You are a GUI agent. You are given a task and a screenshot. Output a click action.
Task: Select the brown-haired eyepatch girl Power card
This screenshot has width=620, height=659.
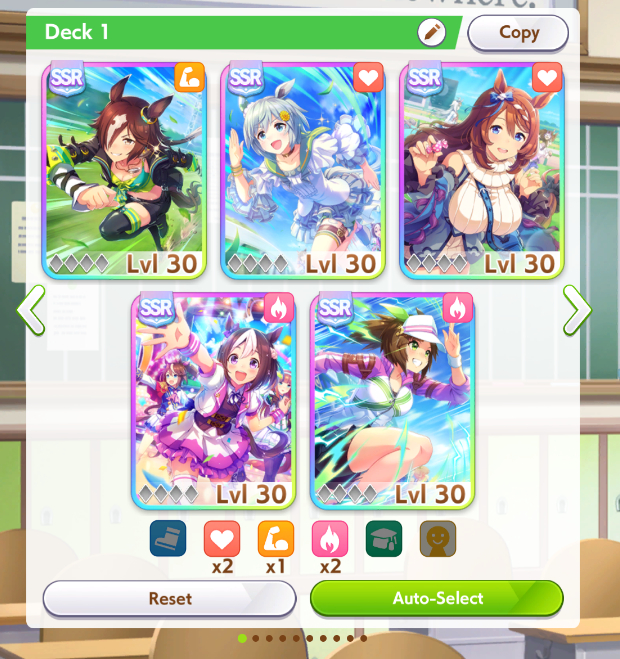click(124, 170)
